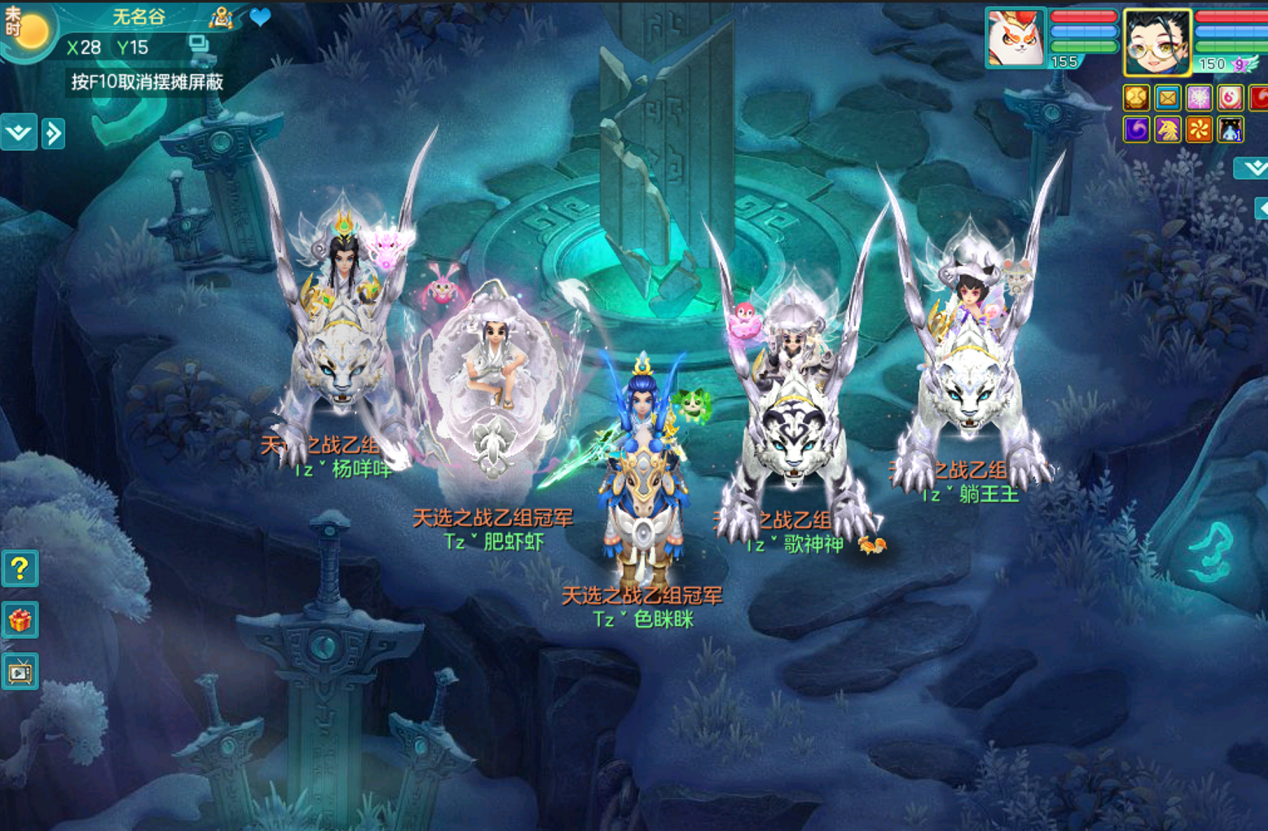The height and width of the screenshot is (831, 1268).
Task: Click the envelope mail icon
Action: [x=1167, y=97]
